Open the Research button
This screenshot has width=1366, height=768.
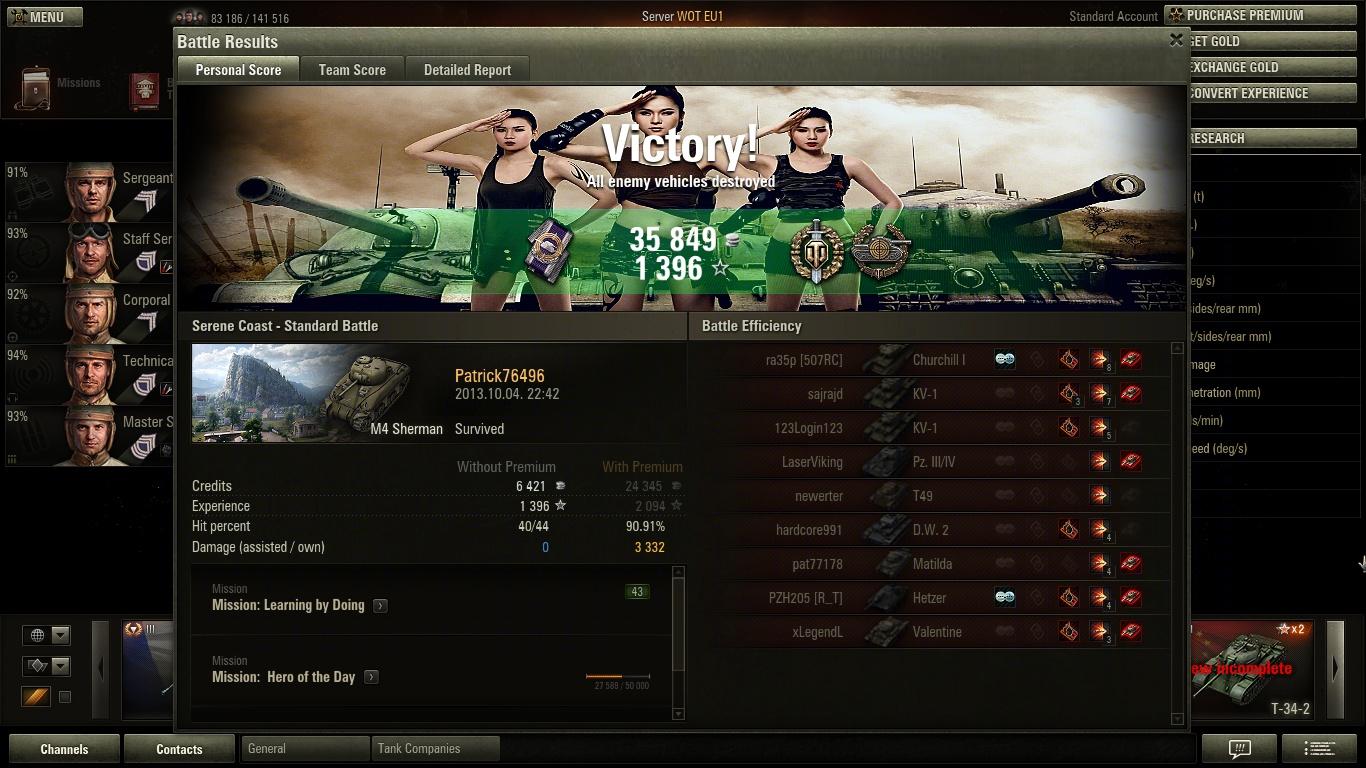[x=1262, y=138]
